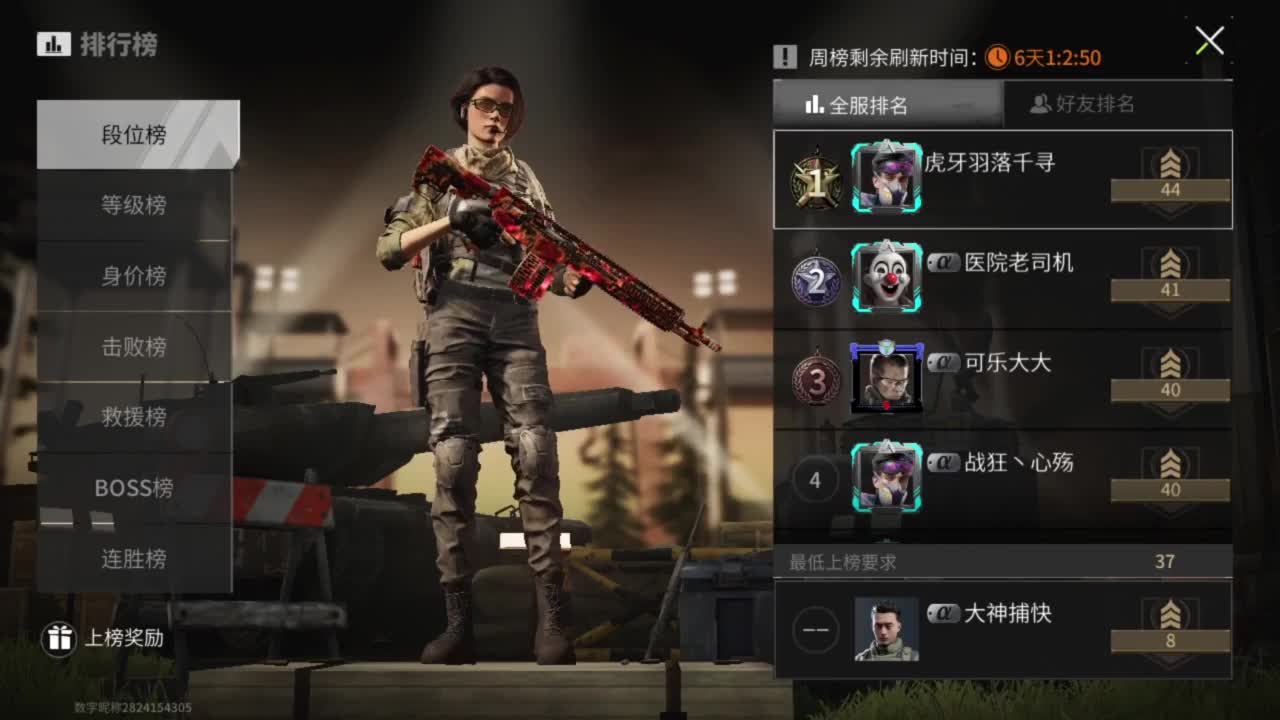Select the 段位榜 category option
The height and width of the screenshot is (720, 1280).
coord(136,133)
